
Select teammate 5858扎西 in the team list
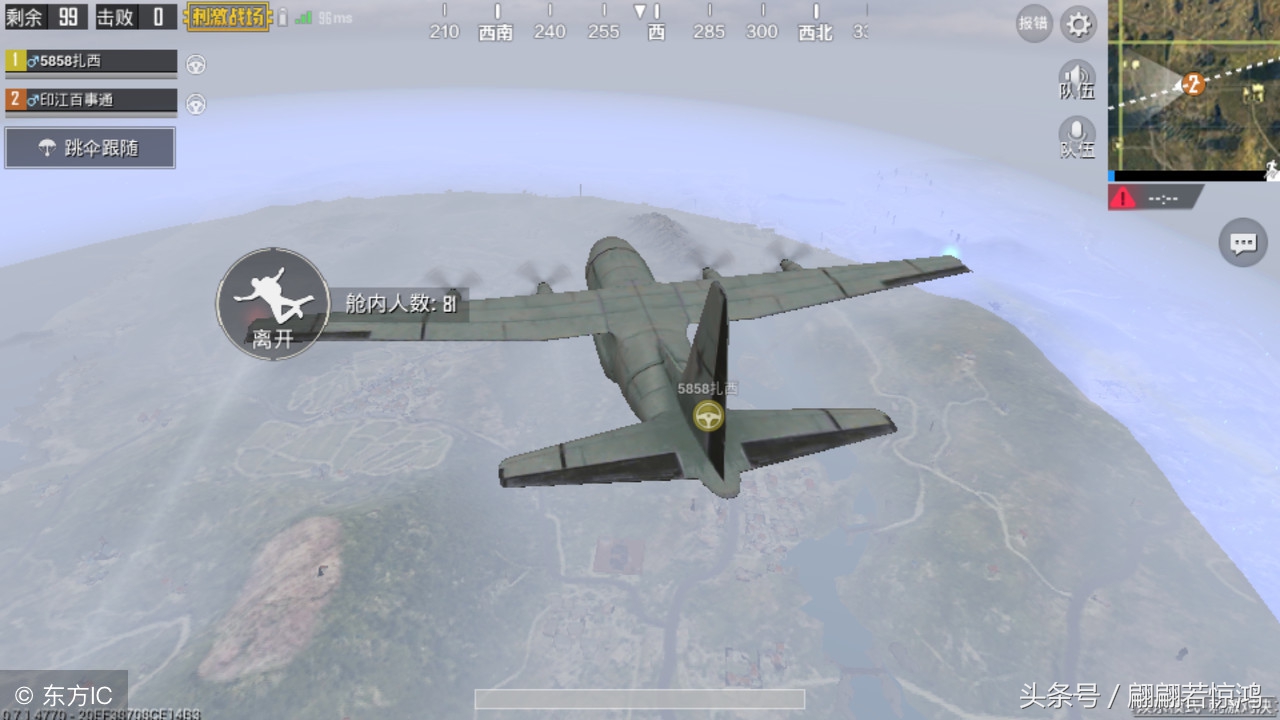coord(92,61)
